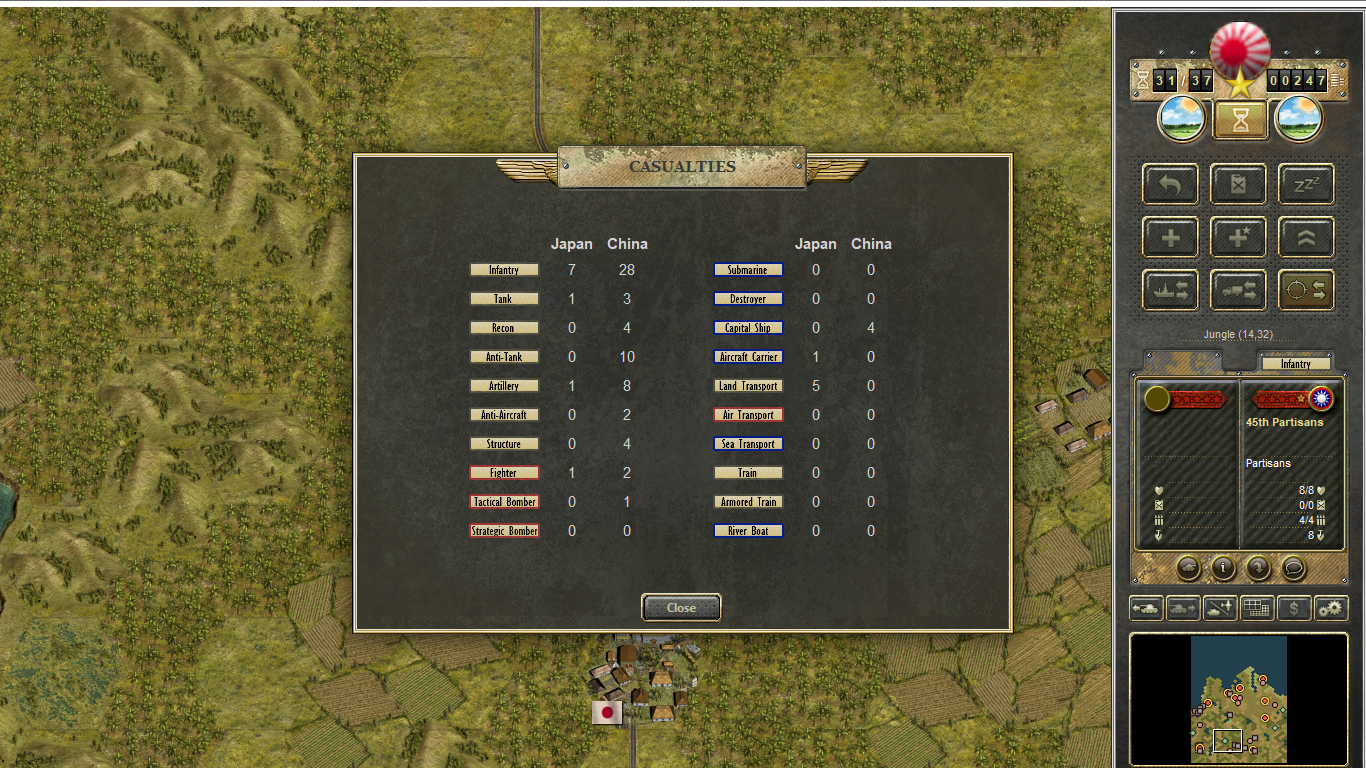Put the unit to sleep with the Zzz button
Screen dimensions: 1366x768
pos(1306,184)
